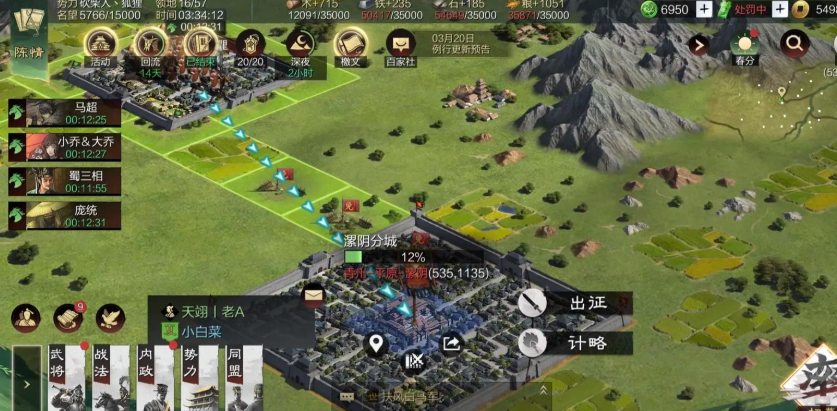Viewport: 837px width, 411px height.
Task: Choose 出征 to send troops
Action: [x=575, y=302]
